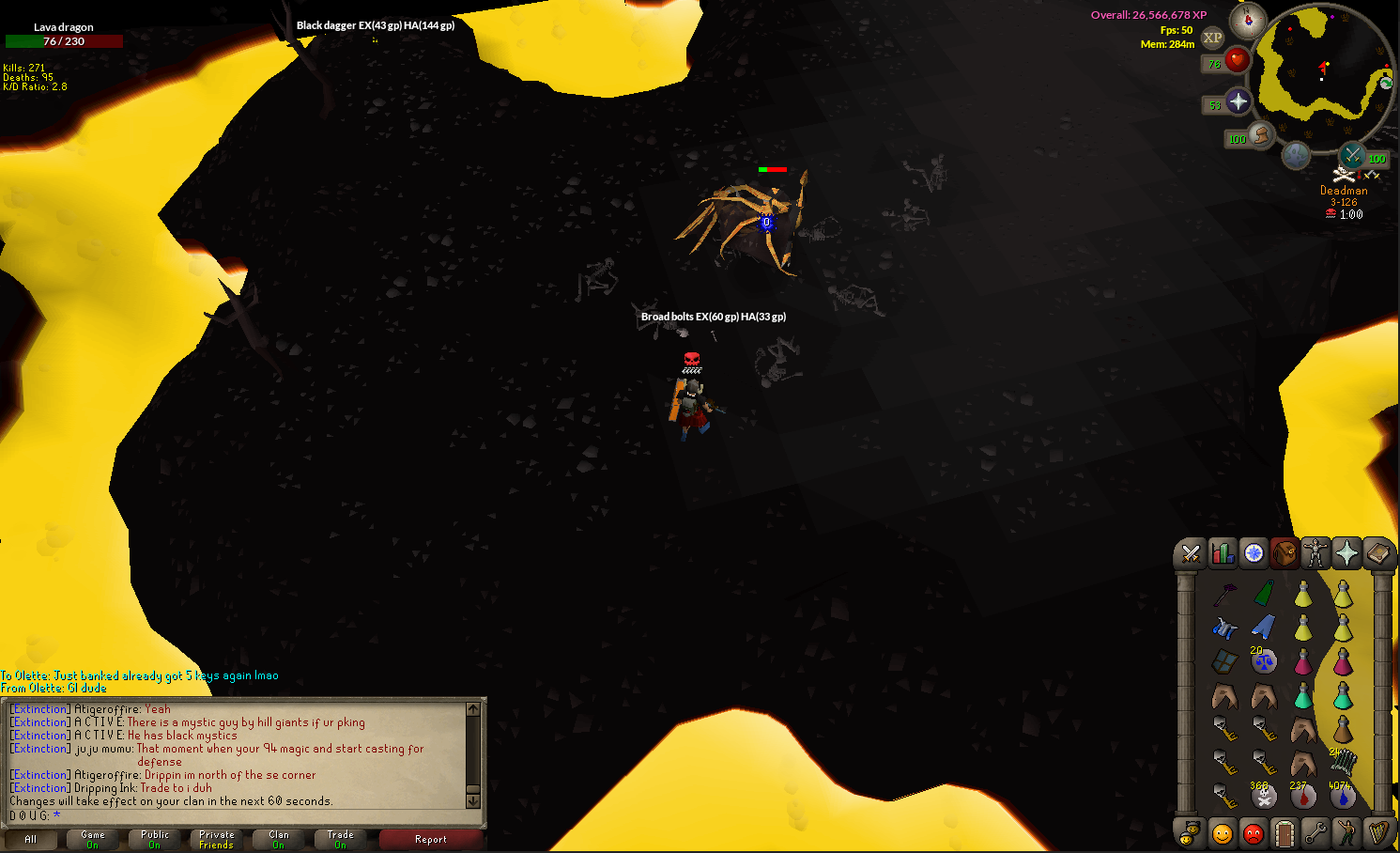The height and width of the screenshot is (853, 1400).
Task: Select the Clan chat filter
Action: point(279,839)
